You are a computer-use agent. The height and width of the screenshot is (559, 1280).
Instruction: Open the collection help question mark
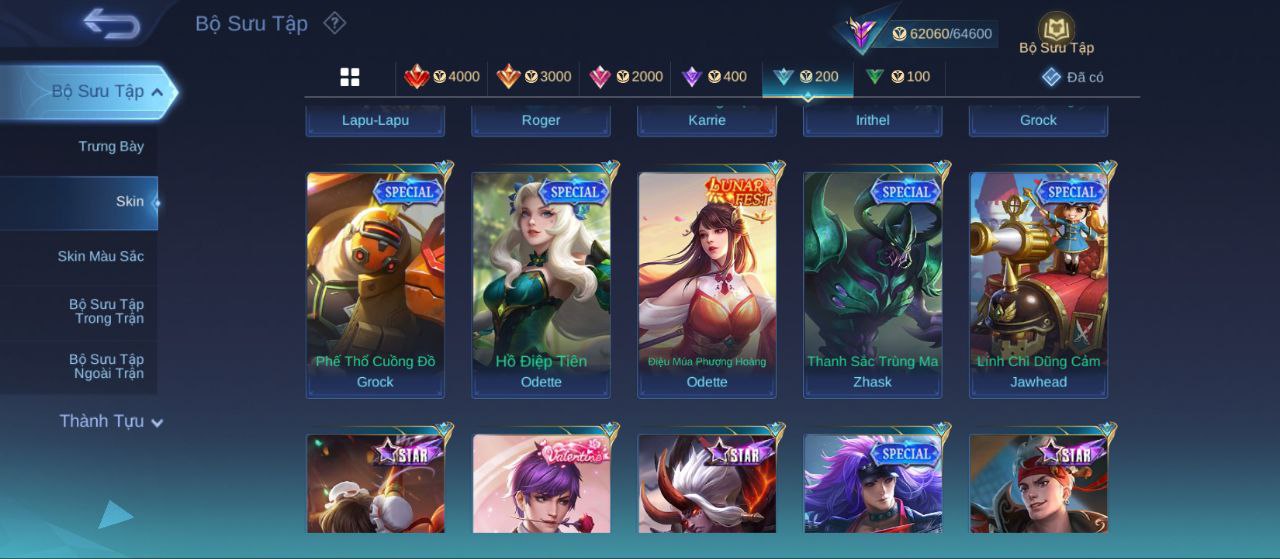[x=335, y=23]
